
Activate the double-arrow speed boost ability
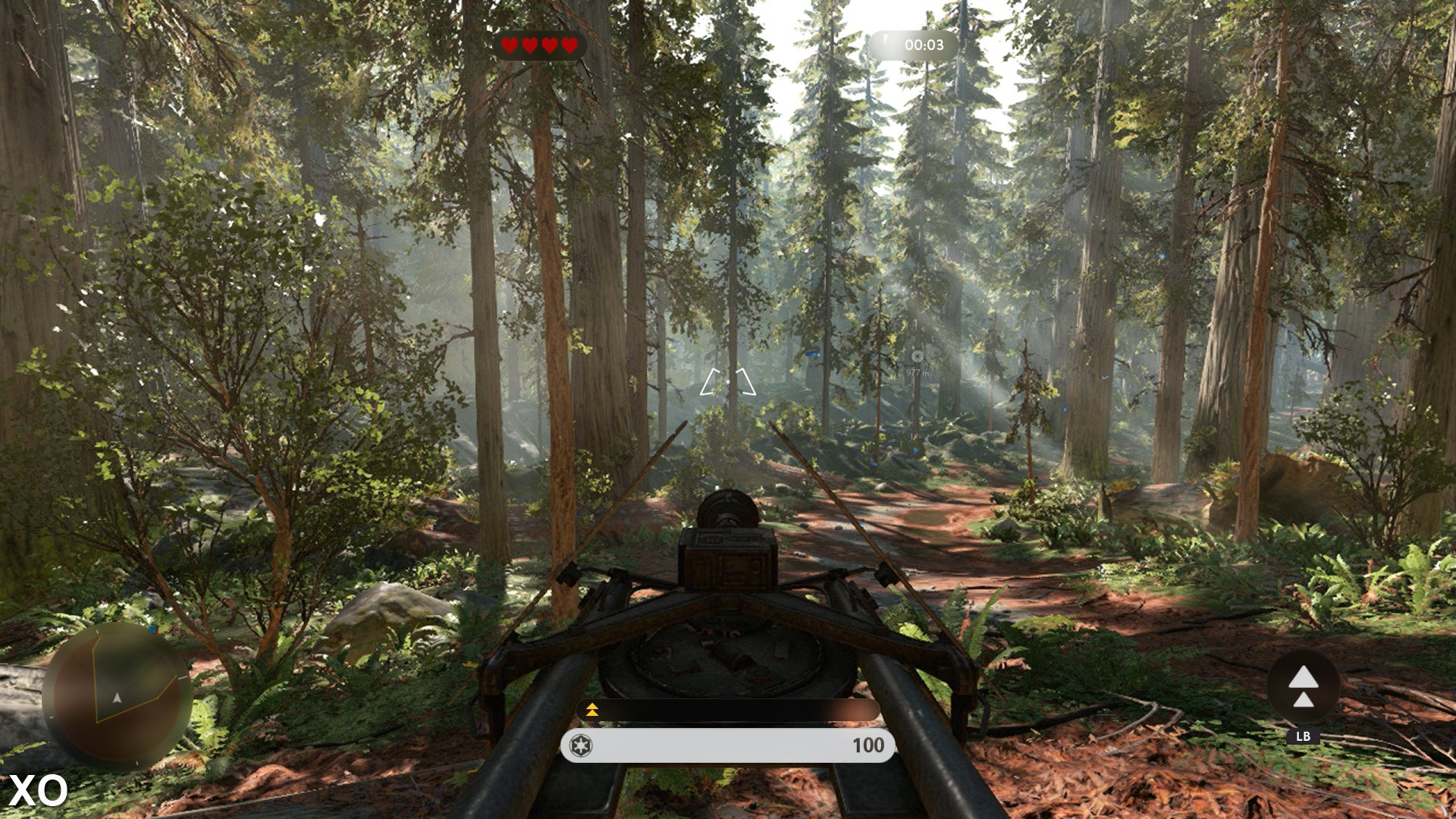coord(1303,686)
